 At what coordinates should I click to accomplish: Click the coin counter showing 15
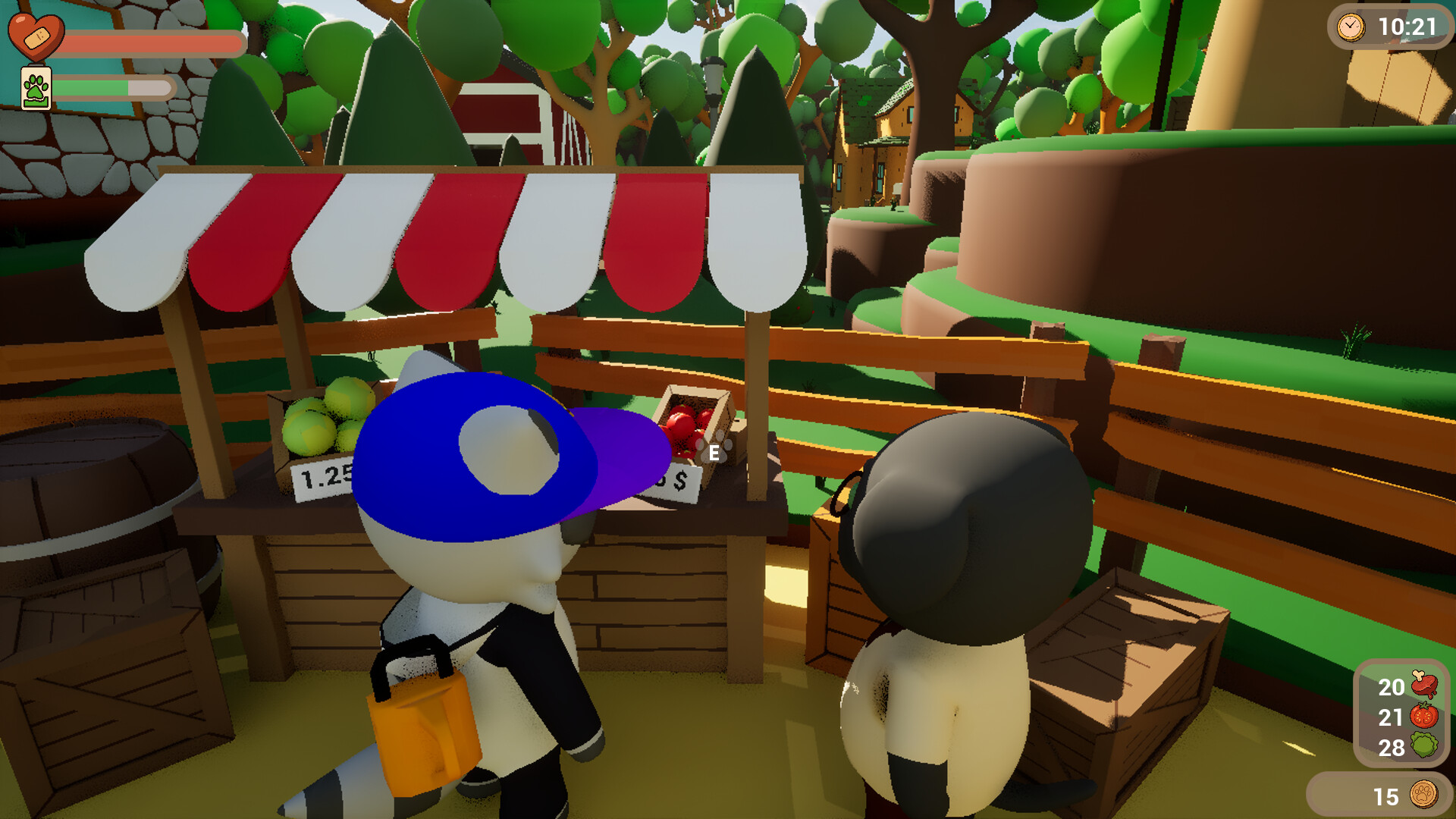1386,796
